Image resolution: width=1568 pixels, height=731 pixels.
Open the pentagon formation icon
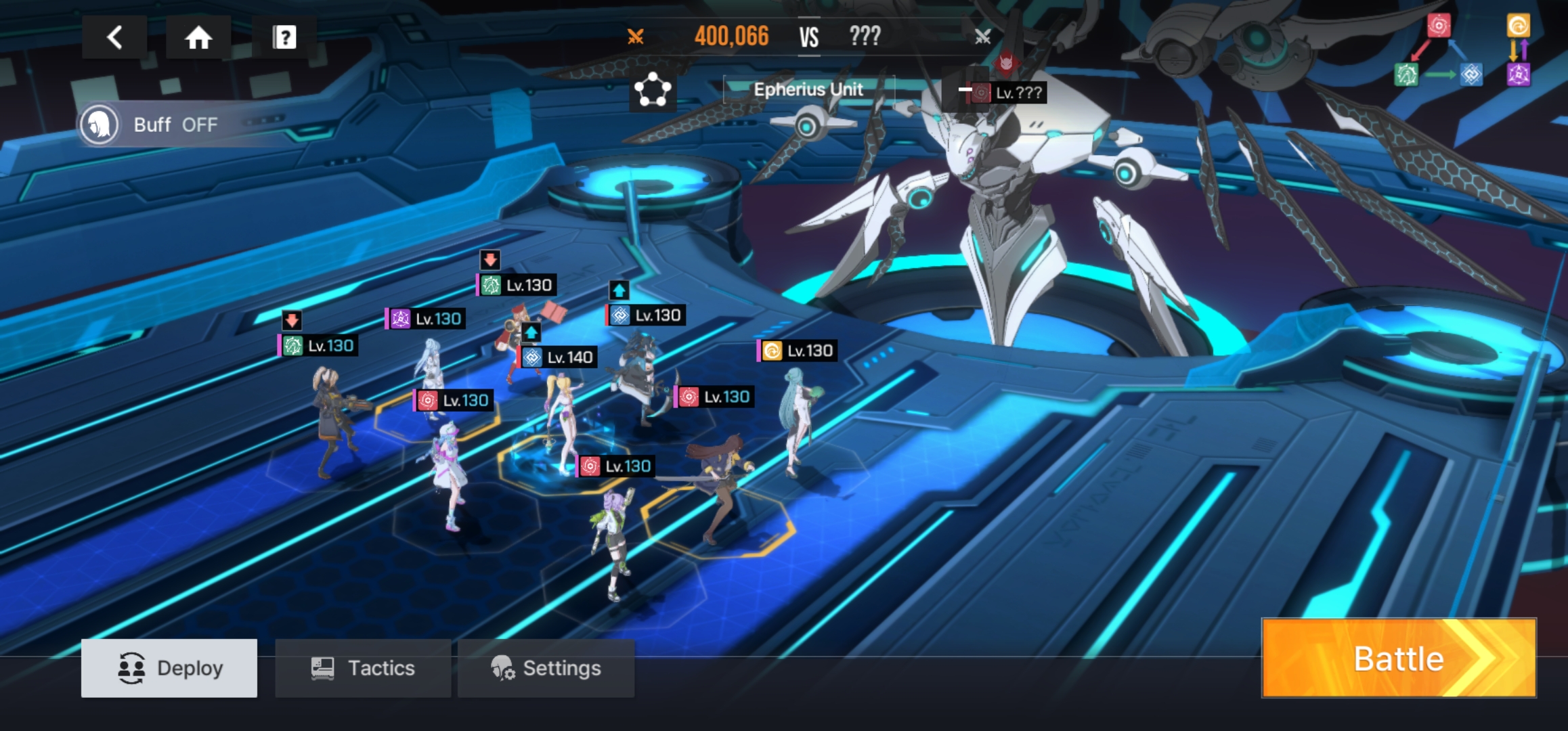pyautogui.click(x=653, y=90)
